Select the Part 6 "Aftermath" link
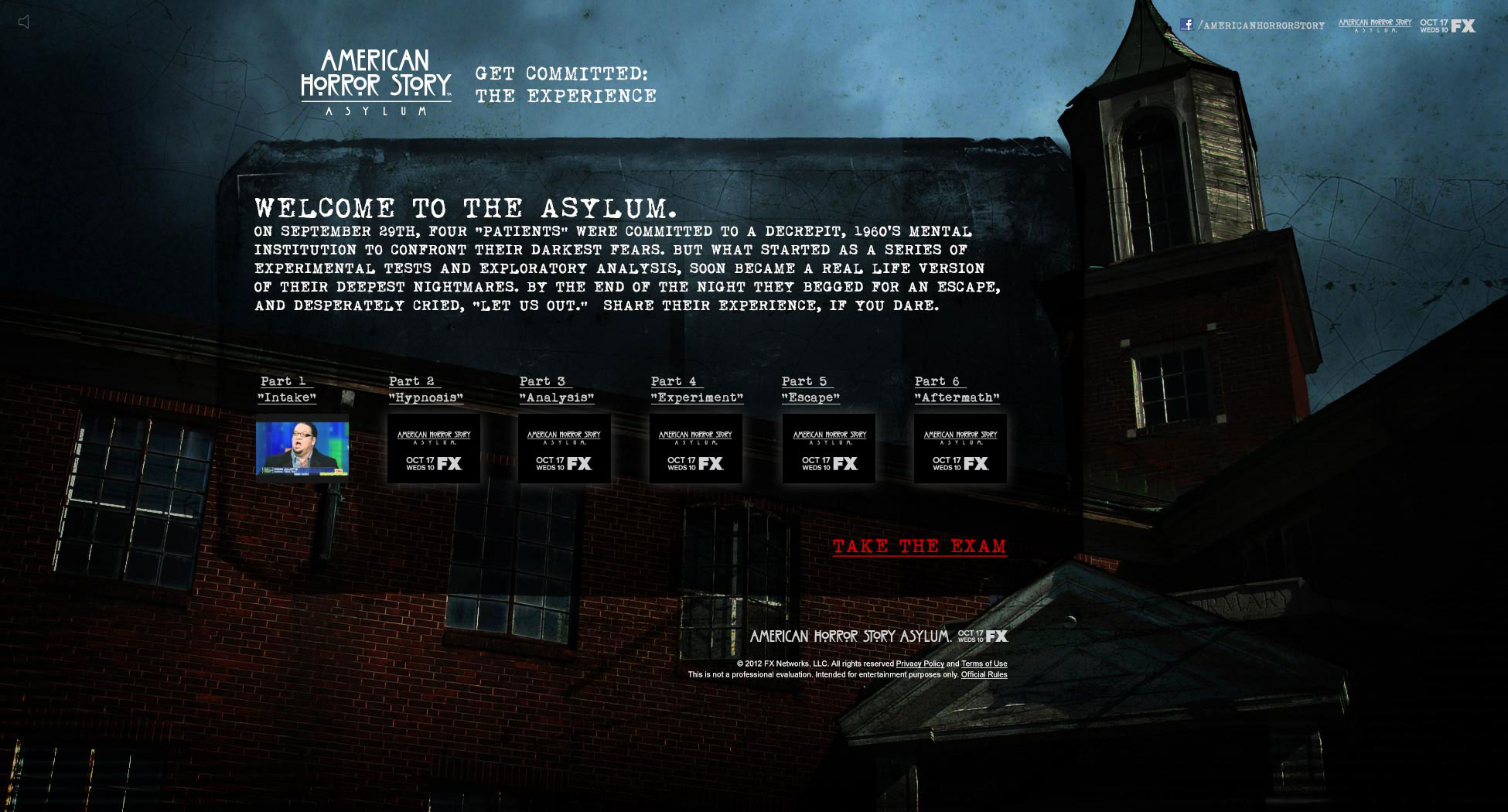1508x812 pixels. tap(957, 390)
